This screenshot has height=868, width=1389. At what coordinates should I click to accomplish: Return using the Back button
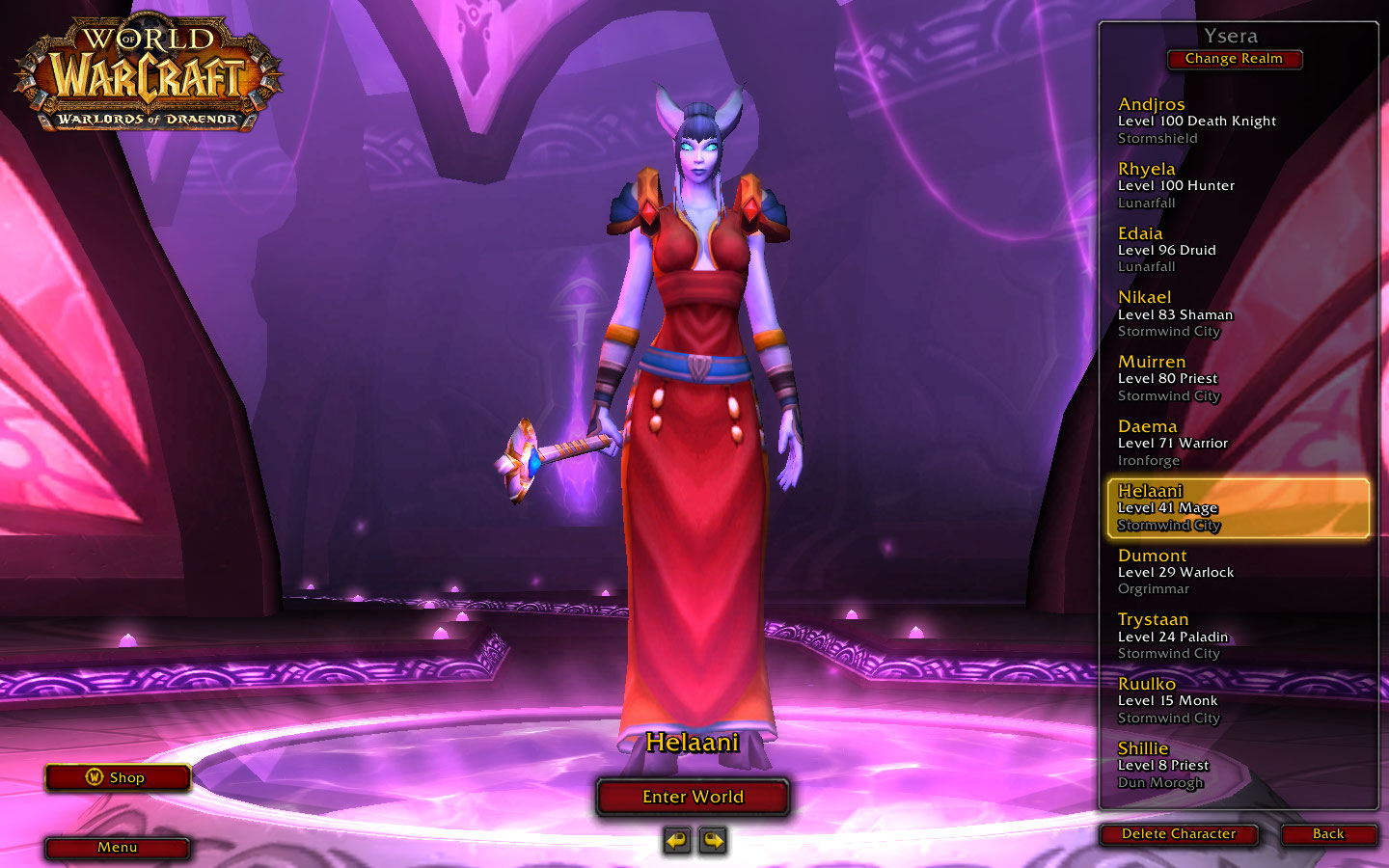point(1327,834)
